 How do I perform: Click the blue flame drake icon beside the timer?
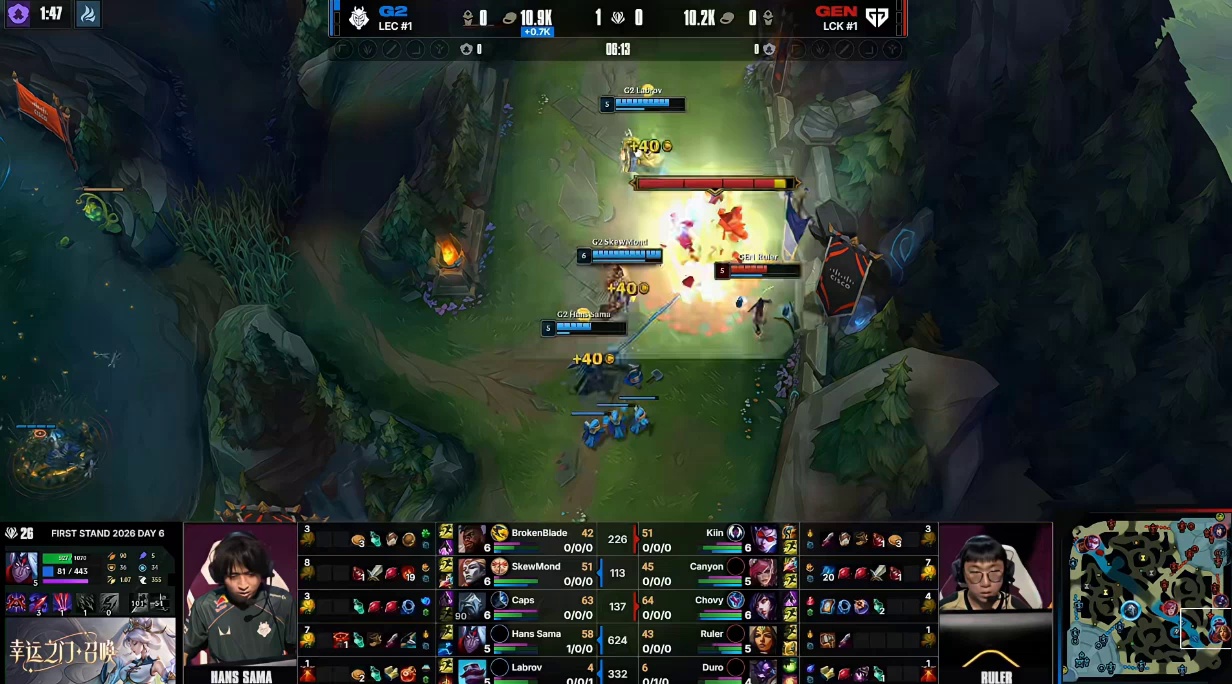point(88,15)
